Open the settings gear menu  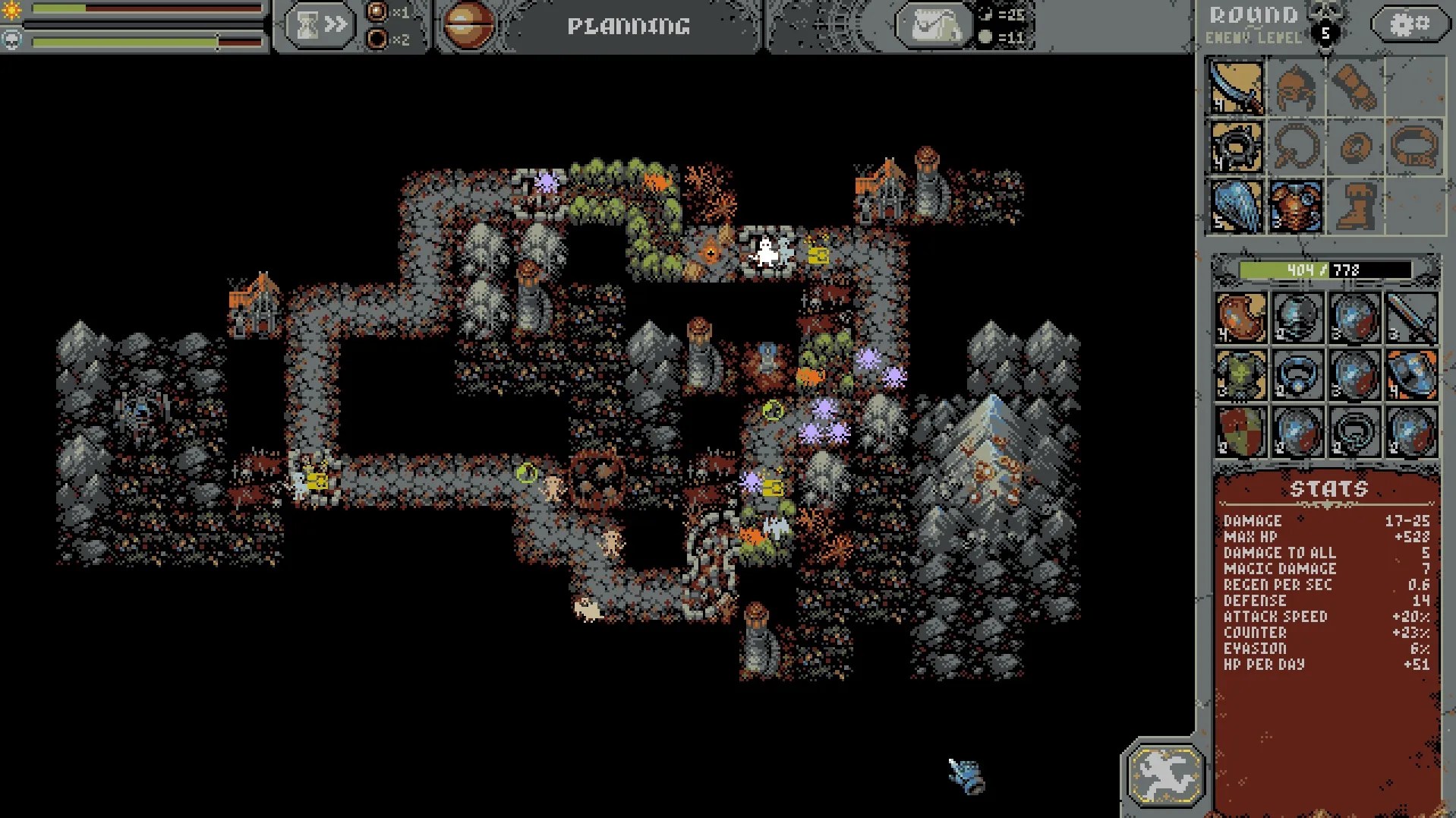(x=1410, y=24)
